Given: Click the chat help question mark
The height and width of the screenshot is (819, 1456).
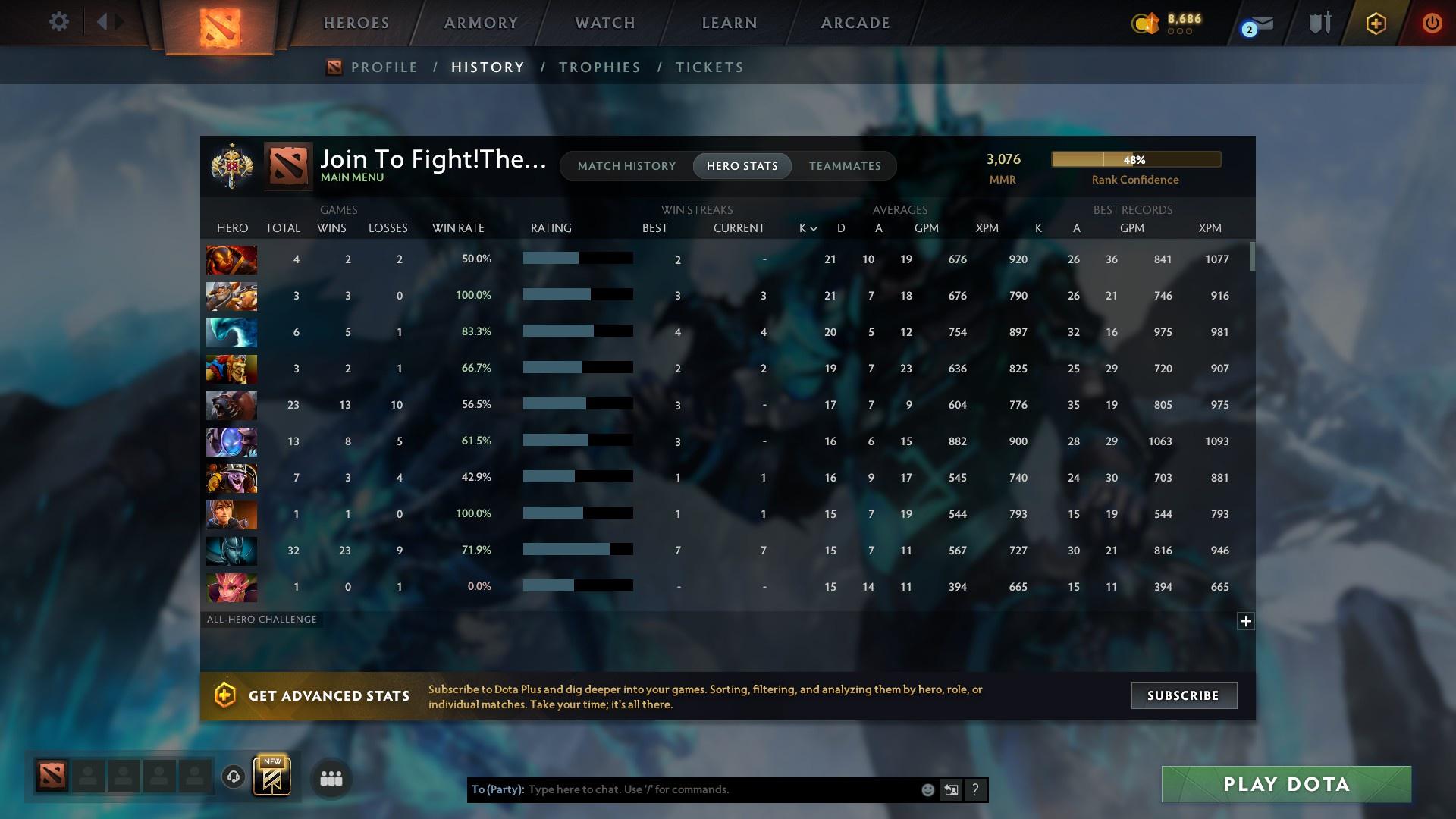Looking at the screenshot, I should [x=976, y=789].
